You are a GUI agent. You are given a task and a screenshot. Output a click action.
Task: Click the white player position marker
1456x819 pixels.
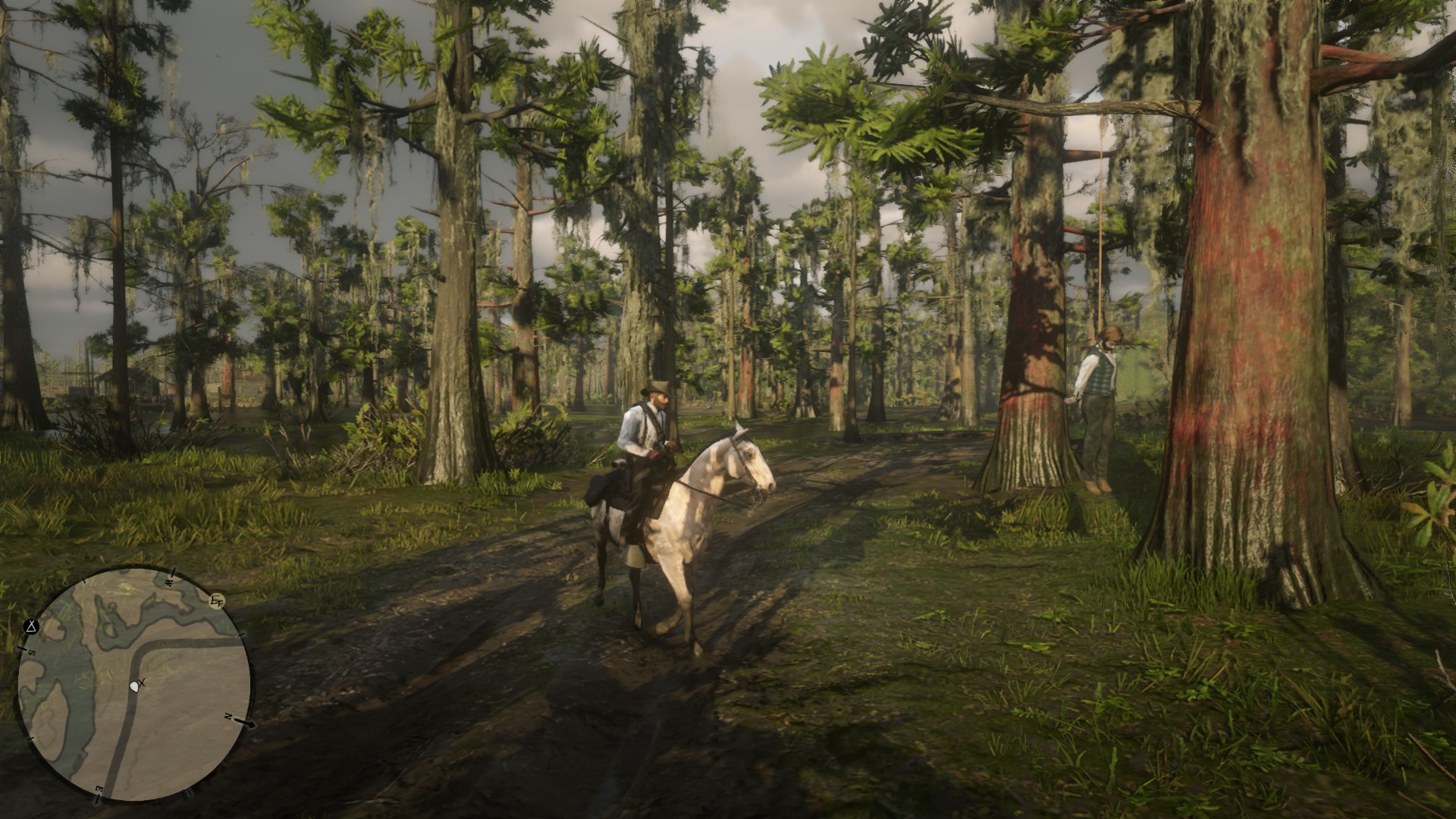[135, 686]
